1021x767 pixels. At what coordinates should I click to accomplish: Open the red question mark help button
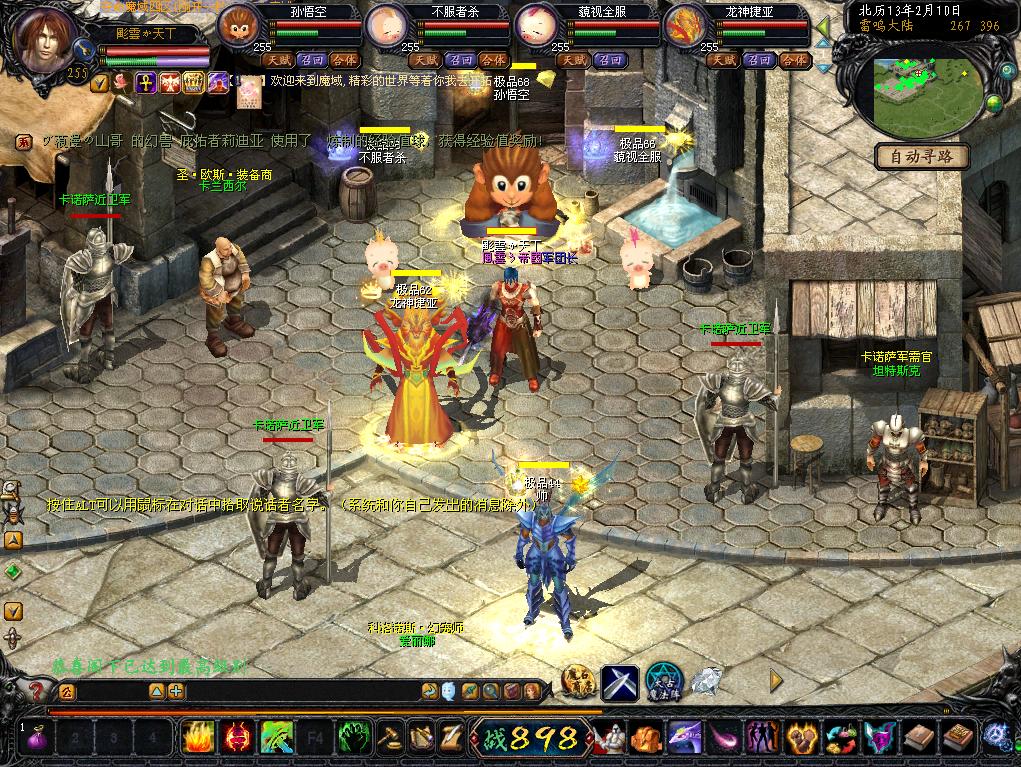pyautogui.click(x=37, y=691)
